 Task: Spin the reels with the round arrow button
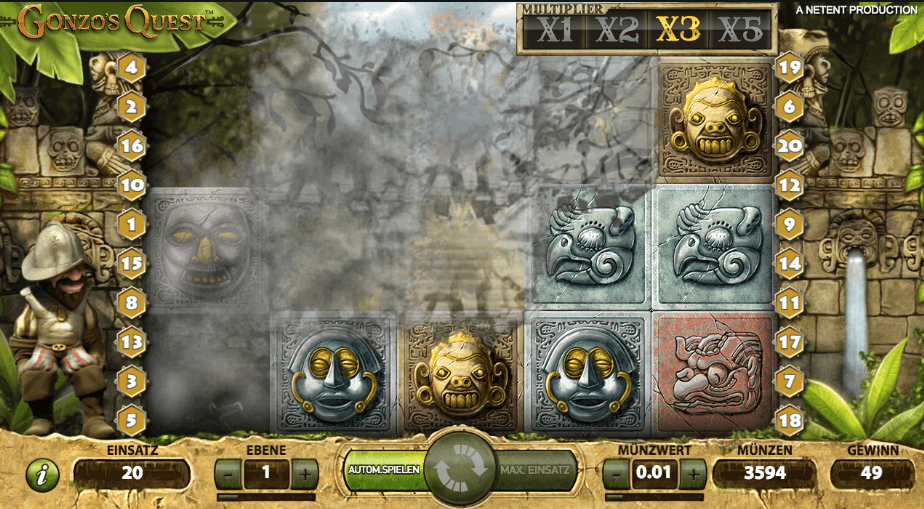click(460, 468)
